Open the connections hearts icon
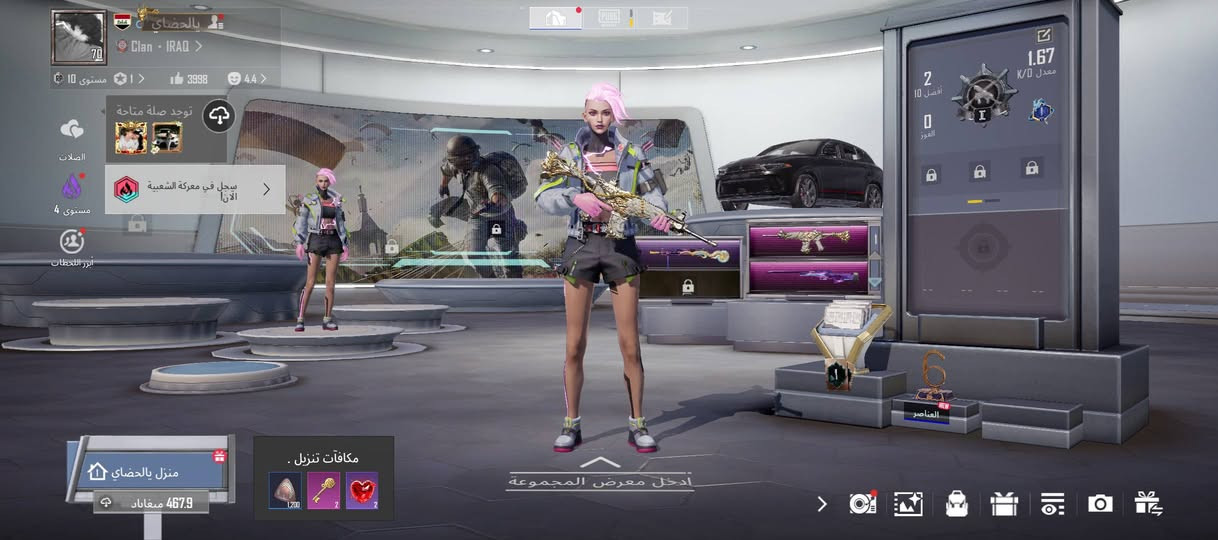1218x540 pixels. tap(71, 130)
